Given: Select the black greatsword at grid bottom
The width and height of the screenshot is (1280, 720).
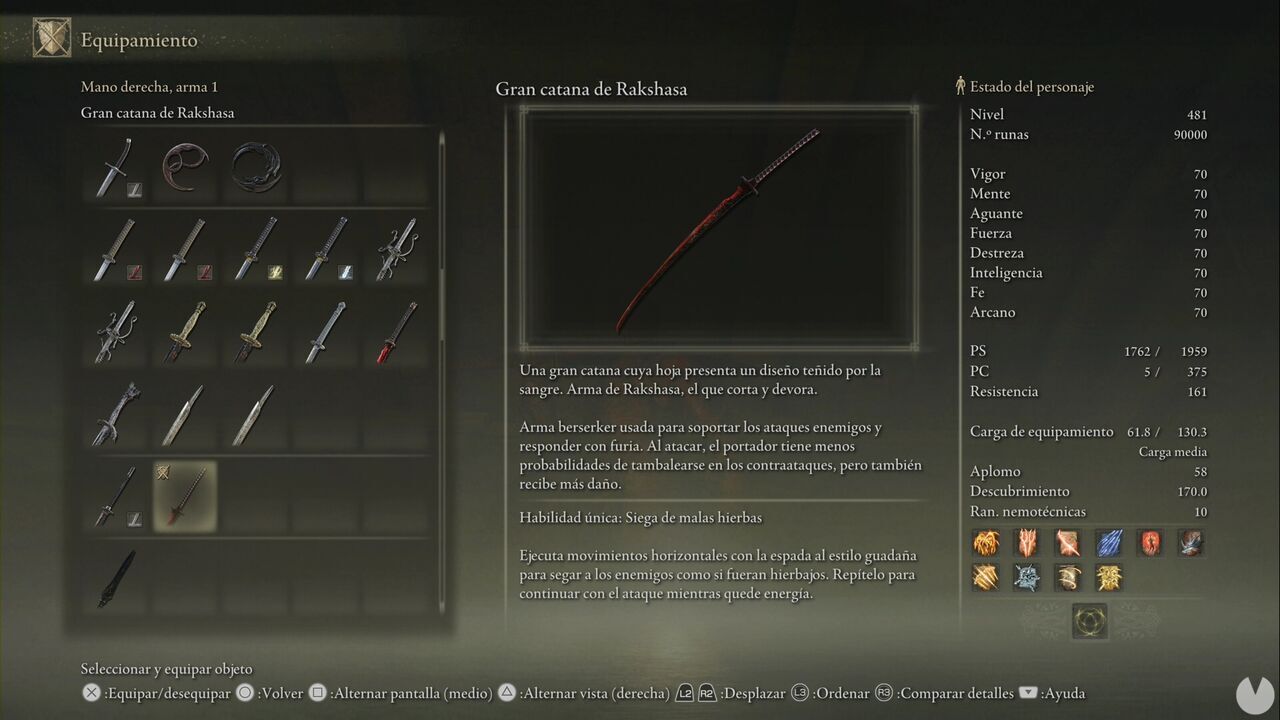Looking at the screenshot, I should 113,578.
